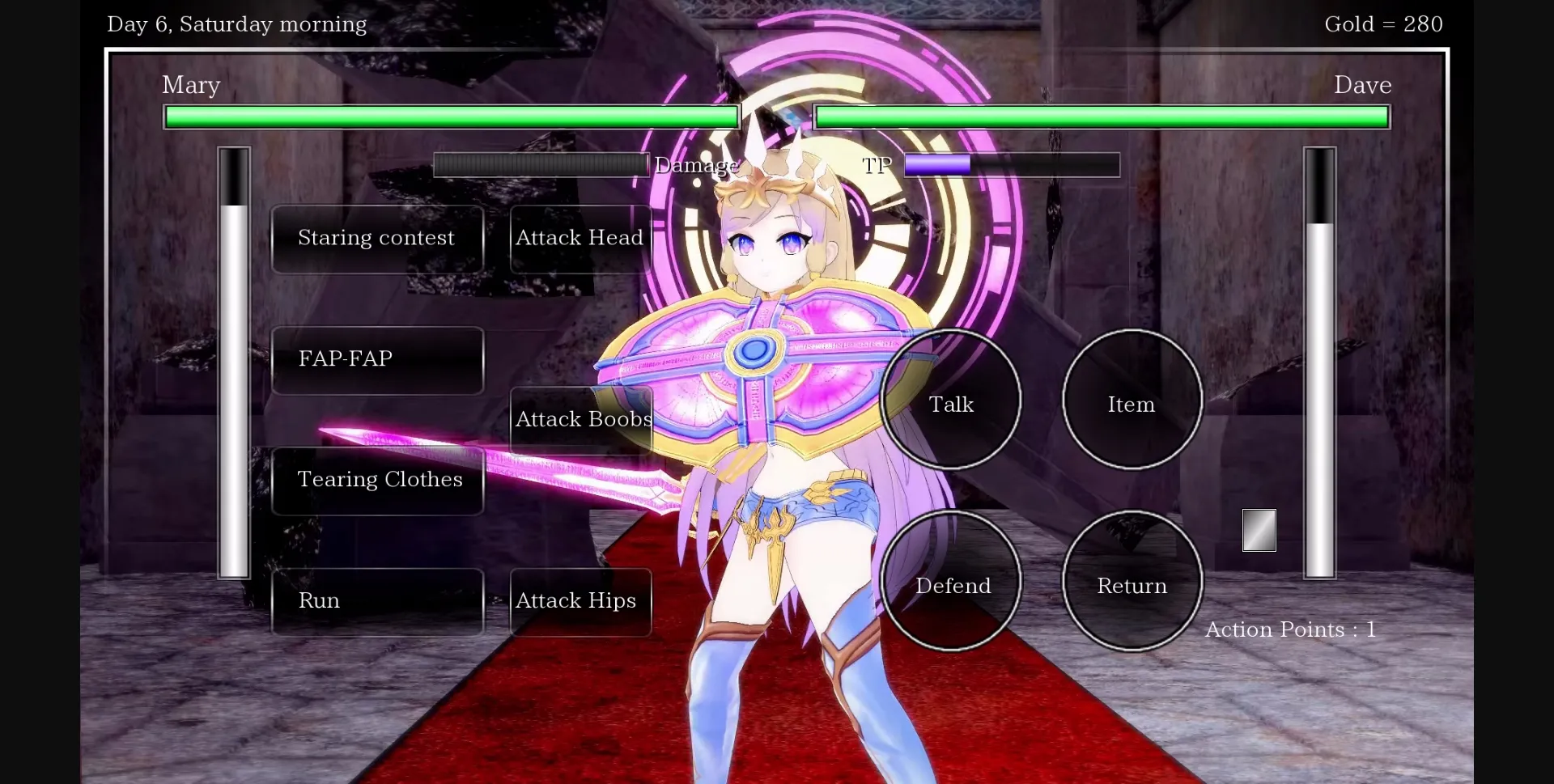1554x784 pixels.
Task: Use the FAP-FAP battle command
Action: 376,358
